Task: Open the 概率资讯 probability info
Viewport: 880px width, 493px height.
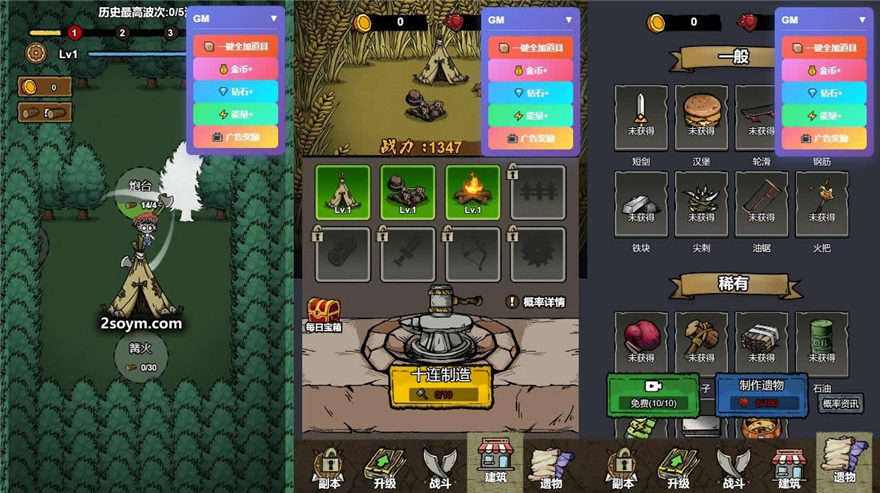Action: [841, 404]
